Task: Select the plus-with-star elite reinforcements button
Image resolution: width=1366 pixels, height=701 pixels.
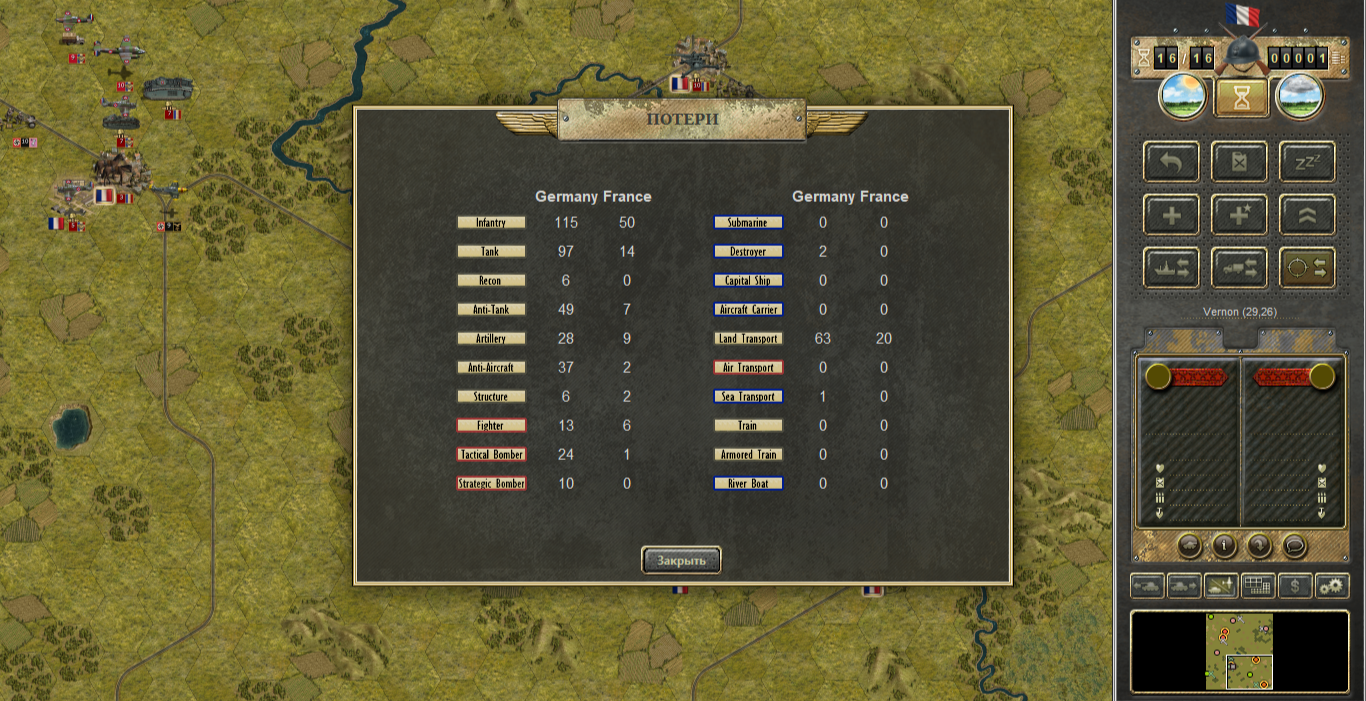Action: point(1240,215)
